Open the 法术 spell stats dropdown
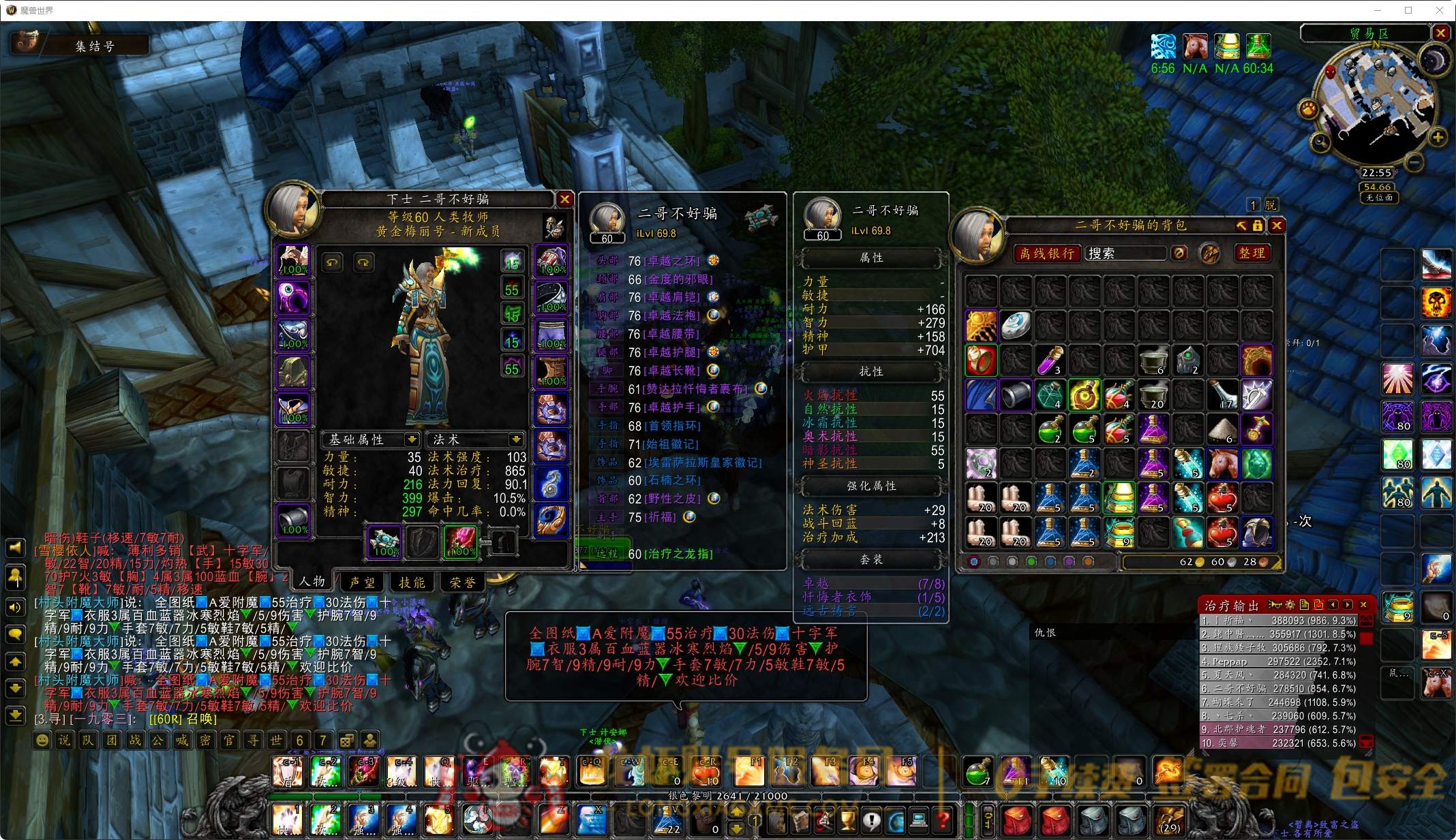 [x=516, y=439]
